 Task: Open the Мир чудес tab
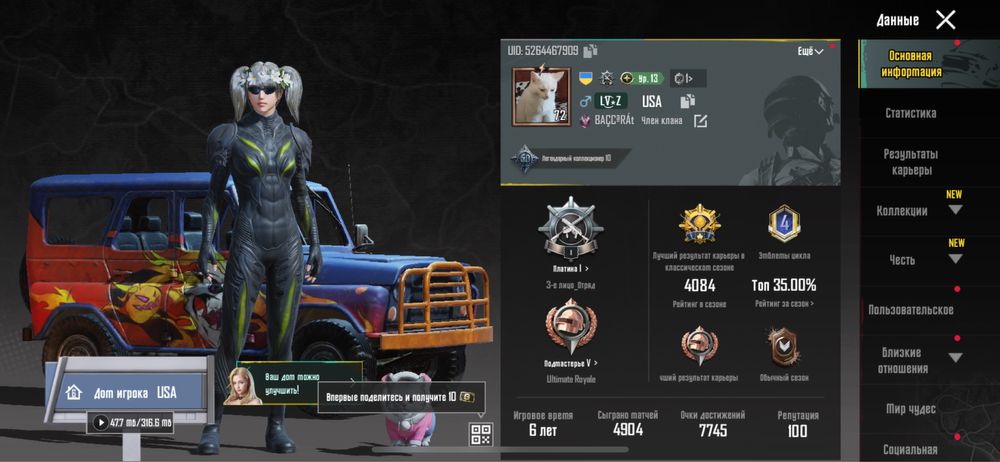click(x=910, y=409)
